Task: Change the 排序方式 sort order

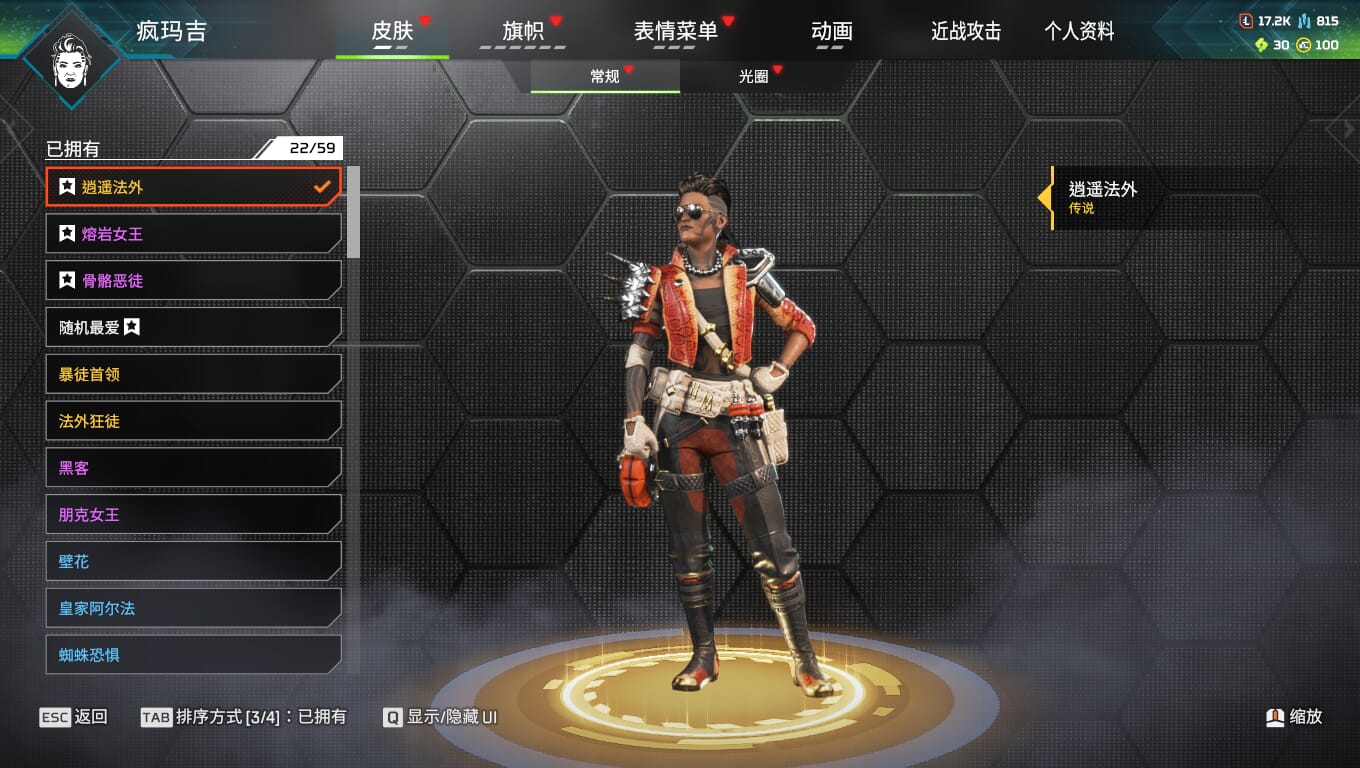Action: (244, 717)
